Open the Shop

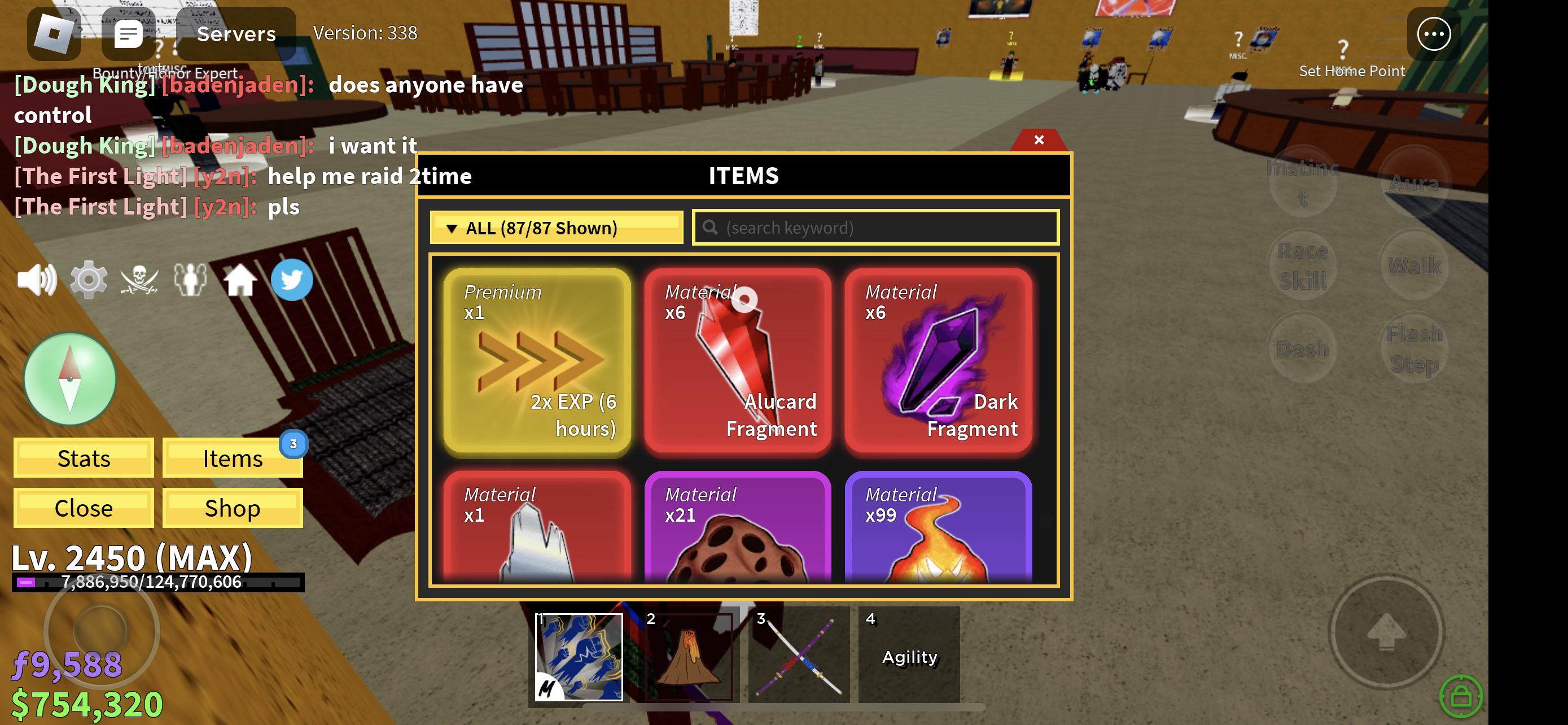[x=233, y=508]
